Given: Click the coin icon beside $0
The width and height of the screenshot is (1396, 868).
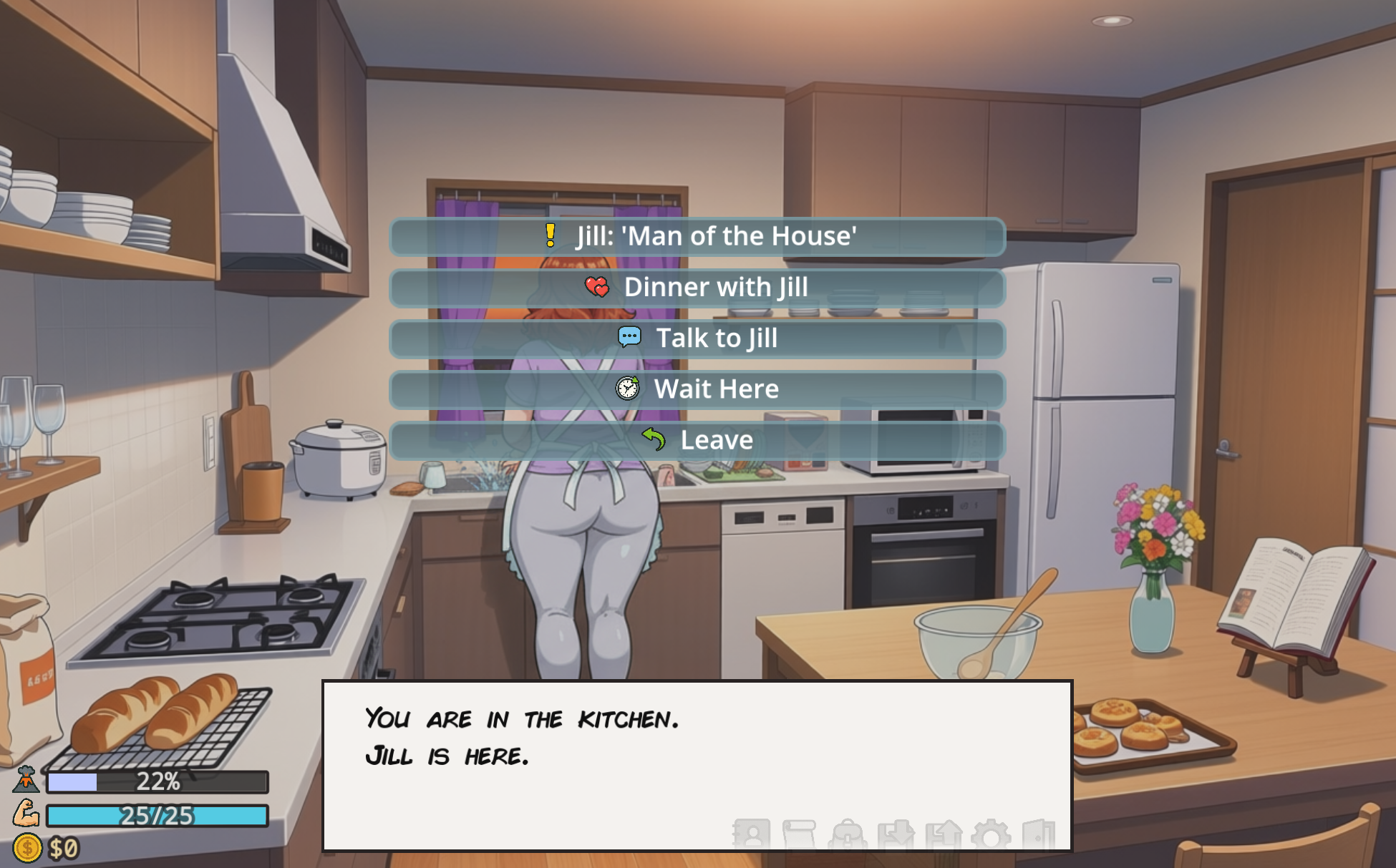Looking at the screenshot, I should coord(27,849).
